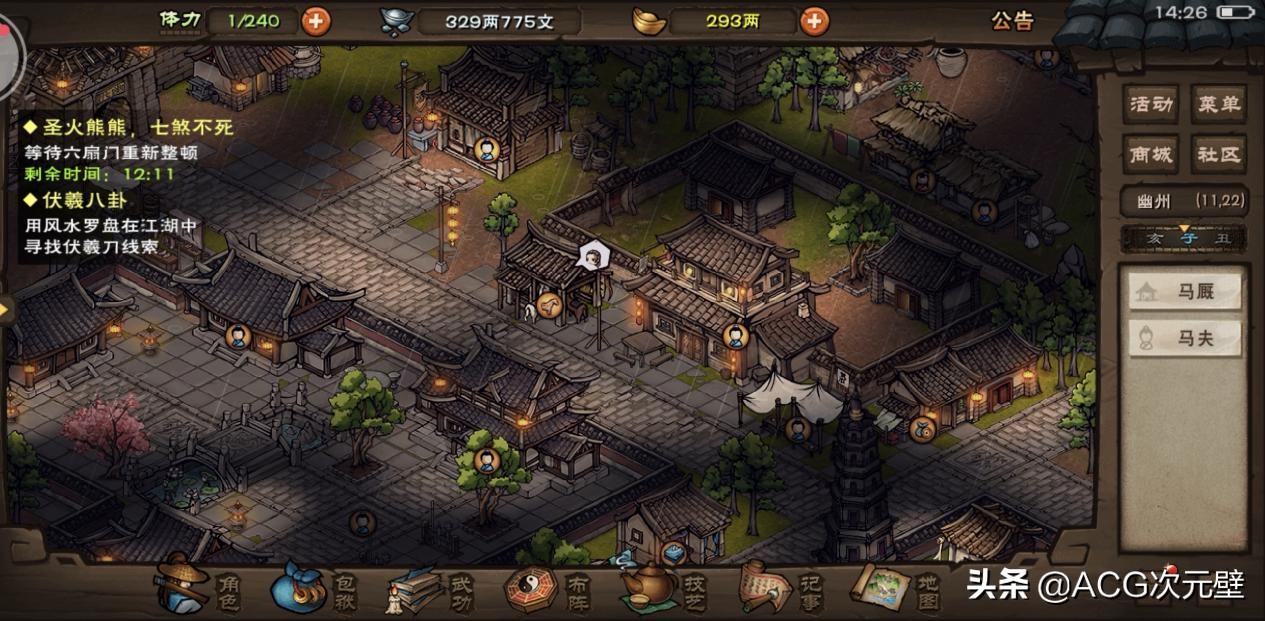Screen dimensions: 1265x621
Task: Click the 幽州 location coordinates label
Action: click(1184, 200)
